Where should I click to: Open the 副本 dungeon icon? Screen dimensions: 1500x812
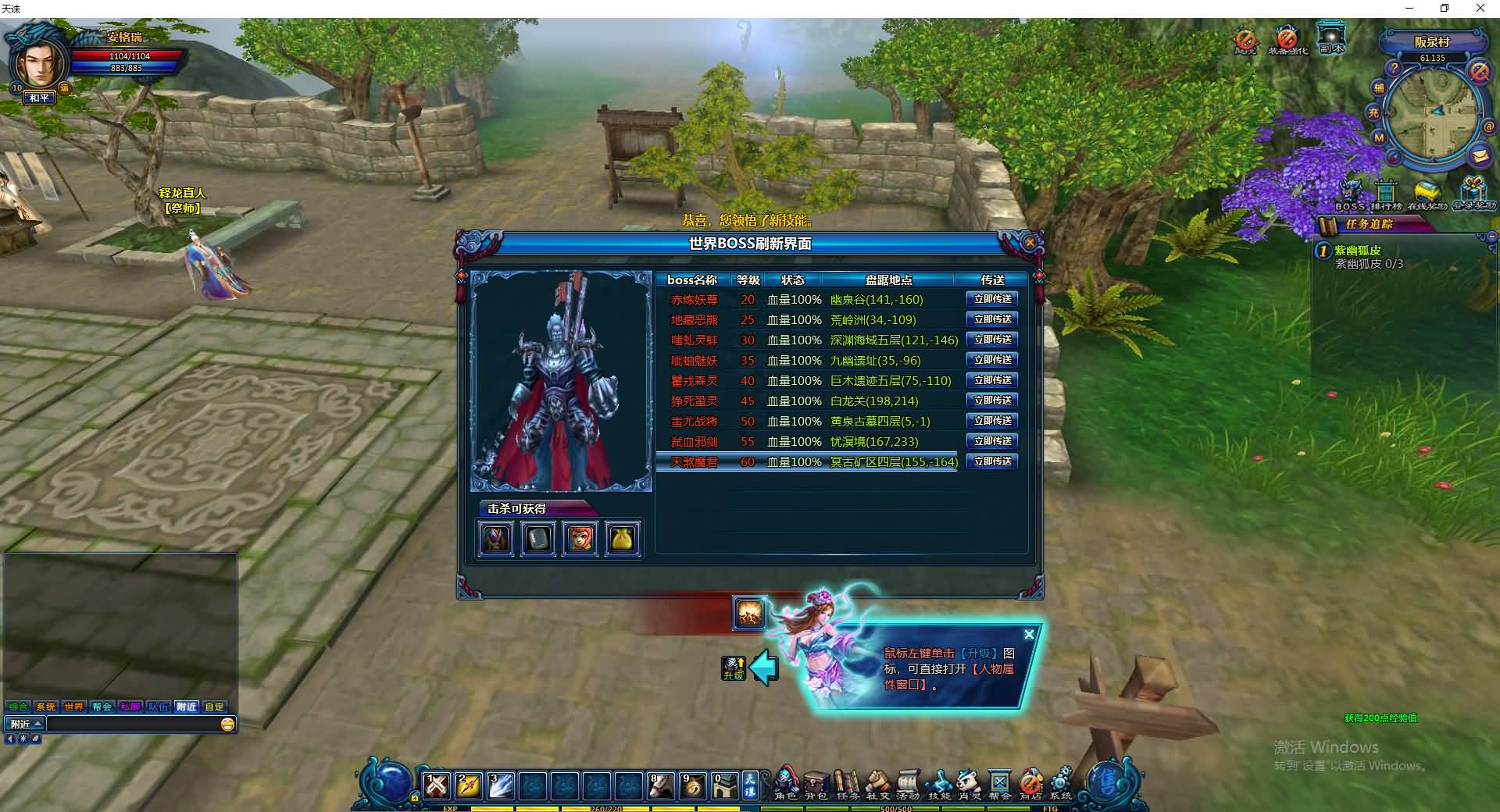[x=1331, y=37]
